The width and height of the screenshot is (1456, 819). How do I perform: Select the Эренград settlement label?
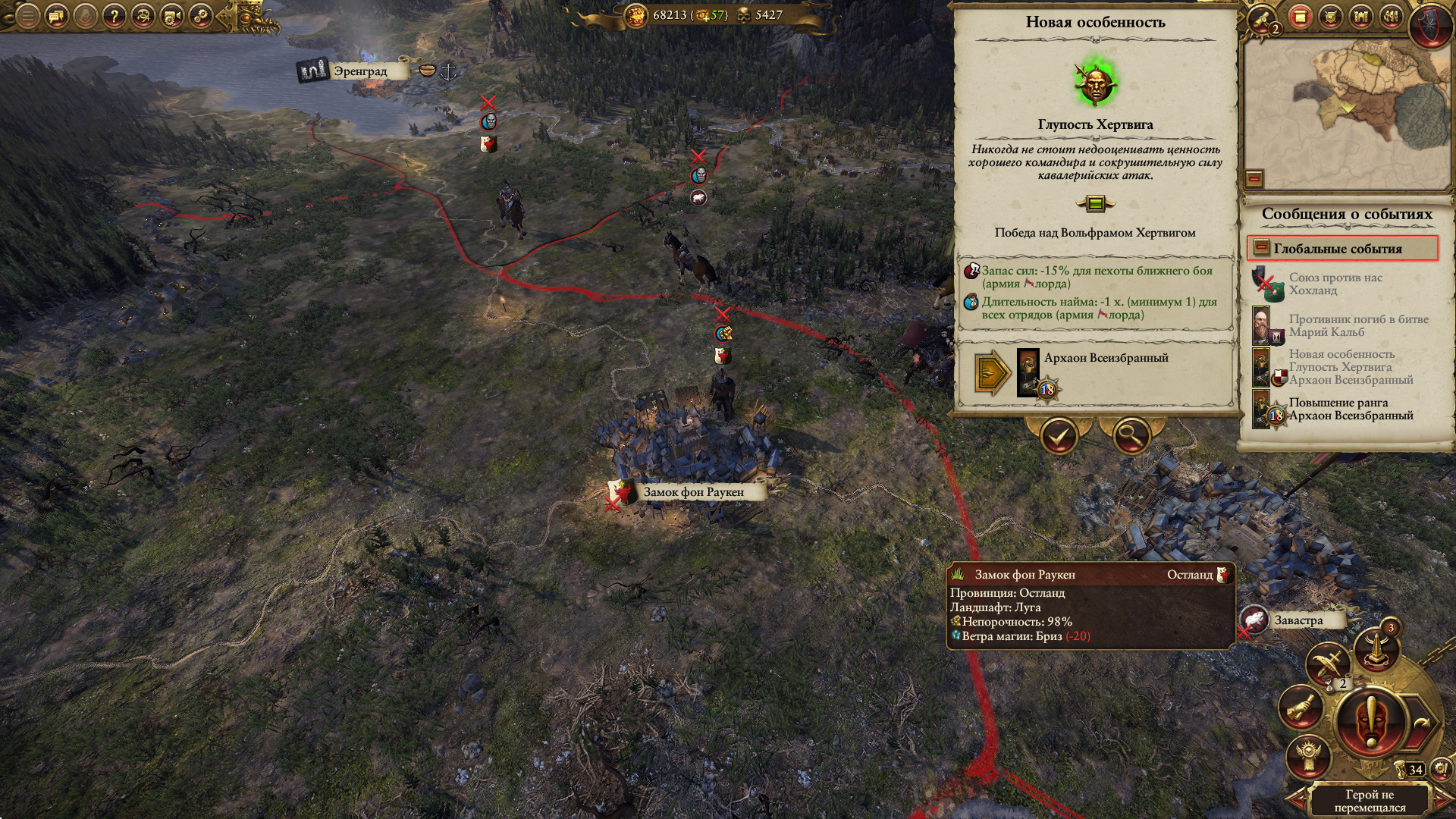click(359, 71)
